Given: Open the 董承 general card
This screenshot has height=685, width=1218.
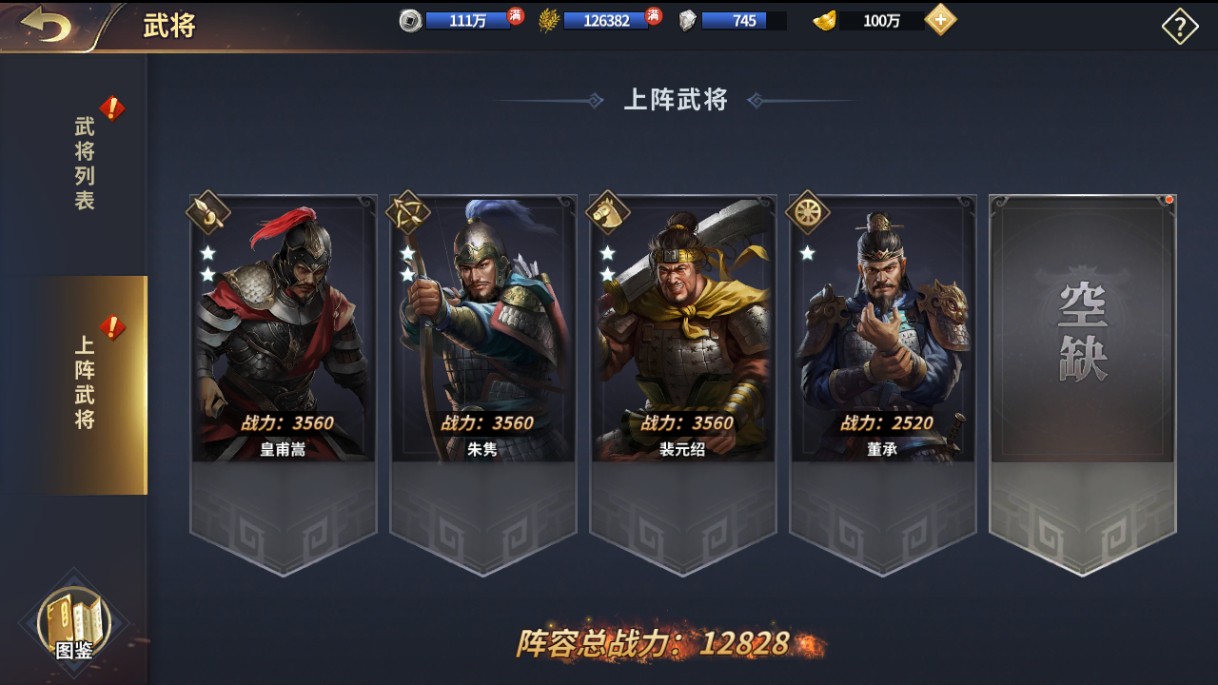Looking at the screenshot, I should click(x=883, y=330).
